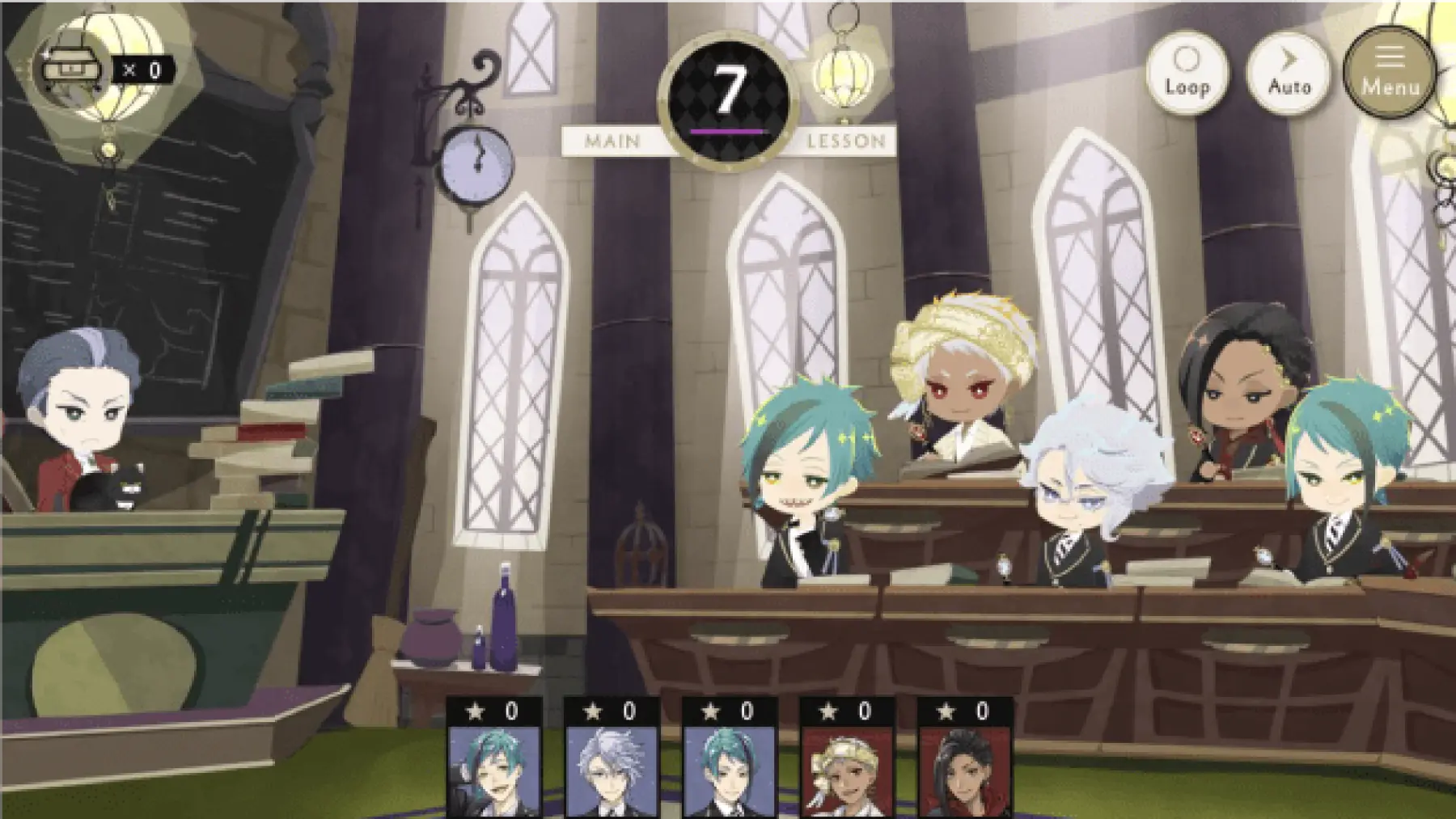Image resolution: width=1456 pixels, height=819 pixels.
Task: Select the grinning teal-haired student portrait card
Action: 494,768
